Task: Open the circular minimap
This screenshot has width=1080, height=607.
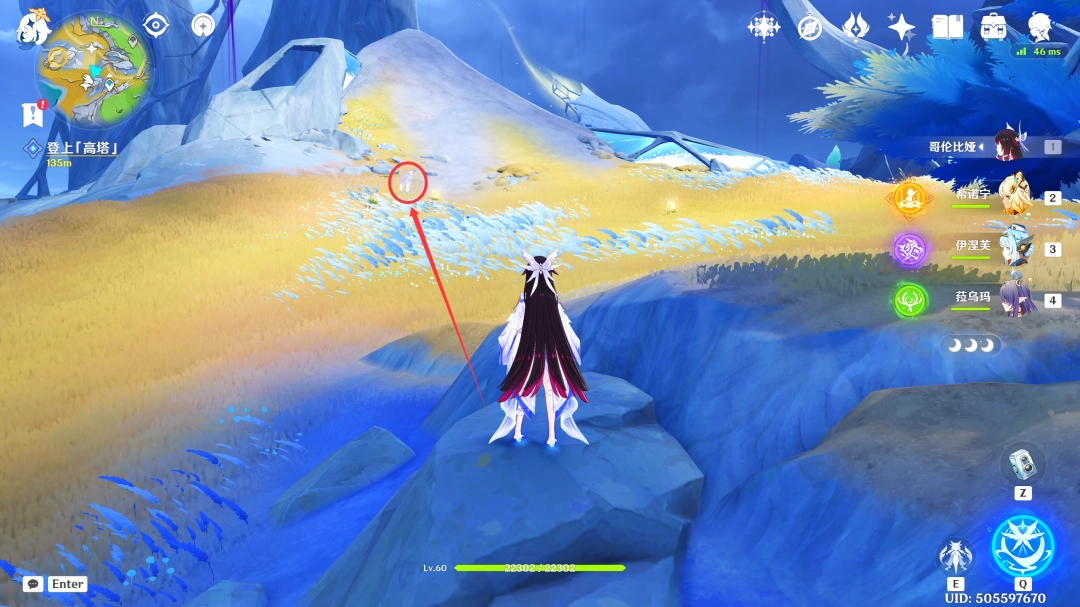Action: click(94, 70)
